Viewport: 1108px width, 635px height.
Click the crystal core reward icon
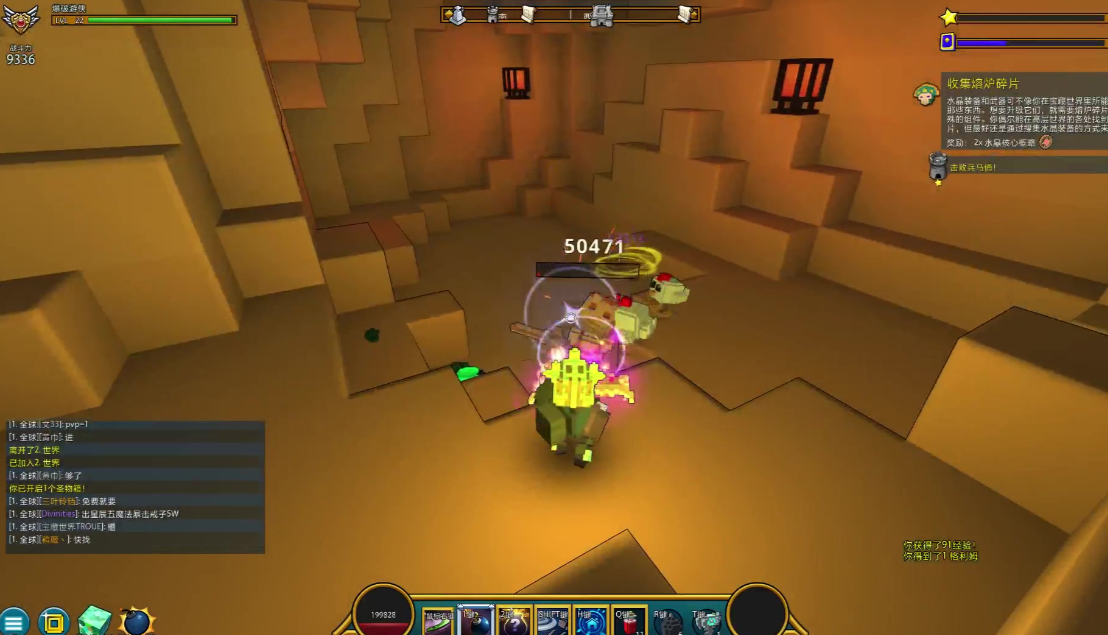(x=1046, y=142)
